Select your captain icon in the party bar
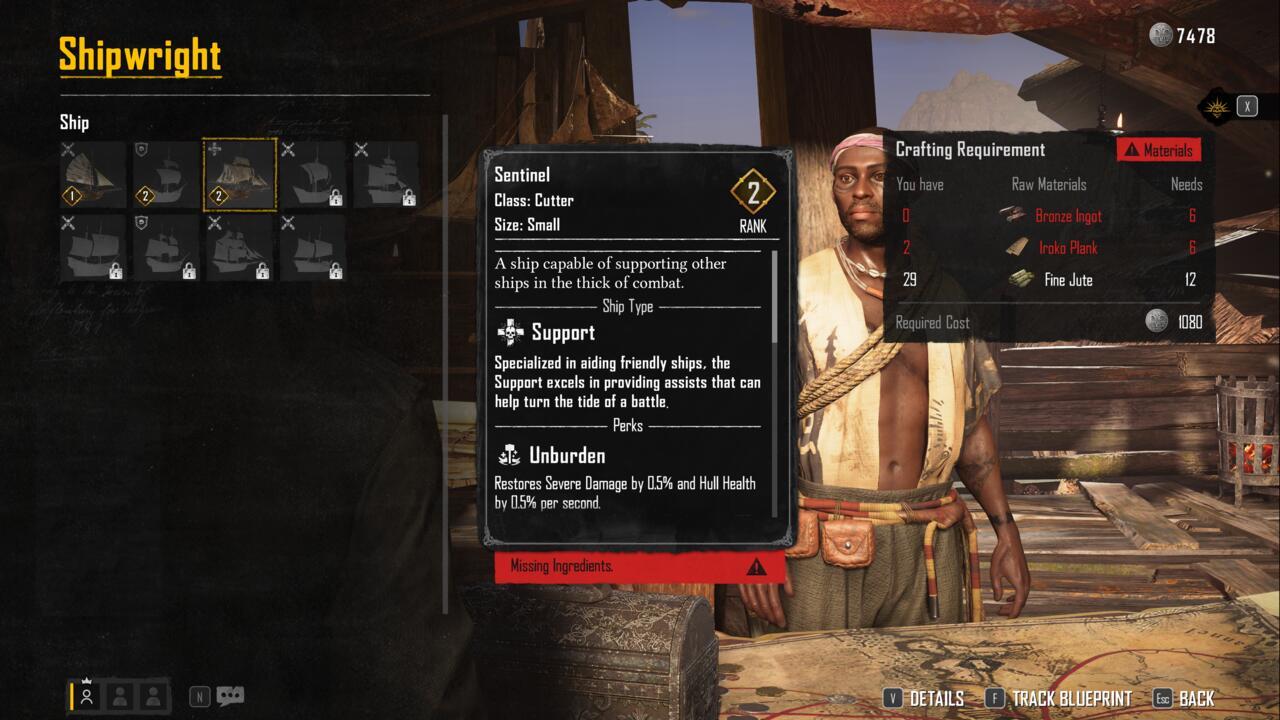 click(88, 693)
